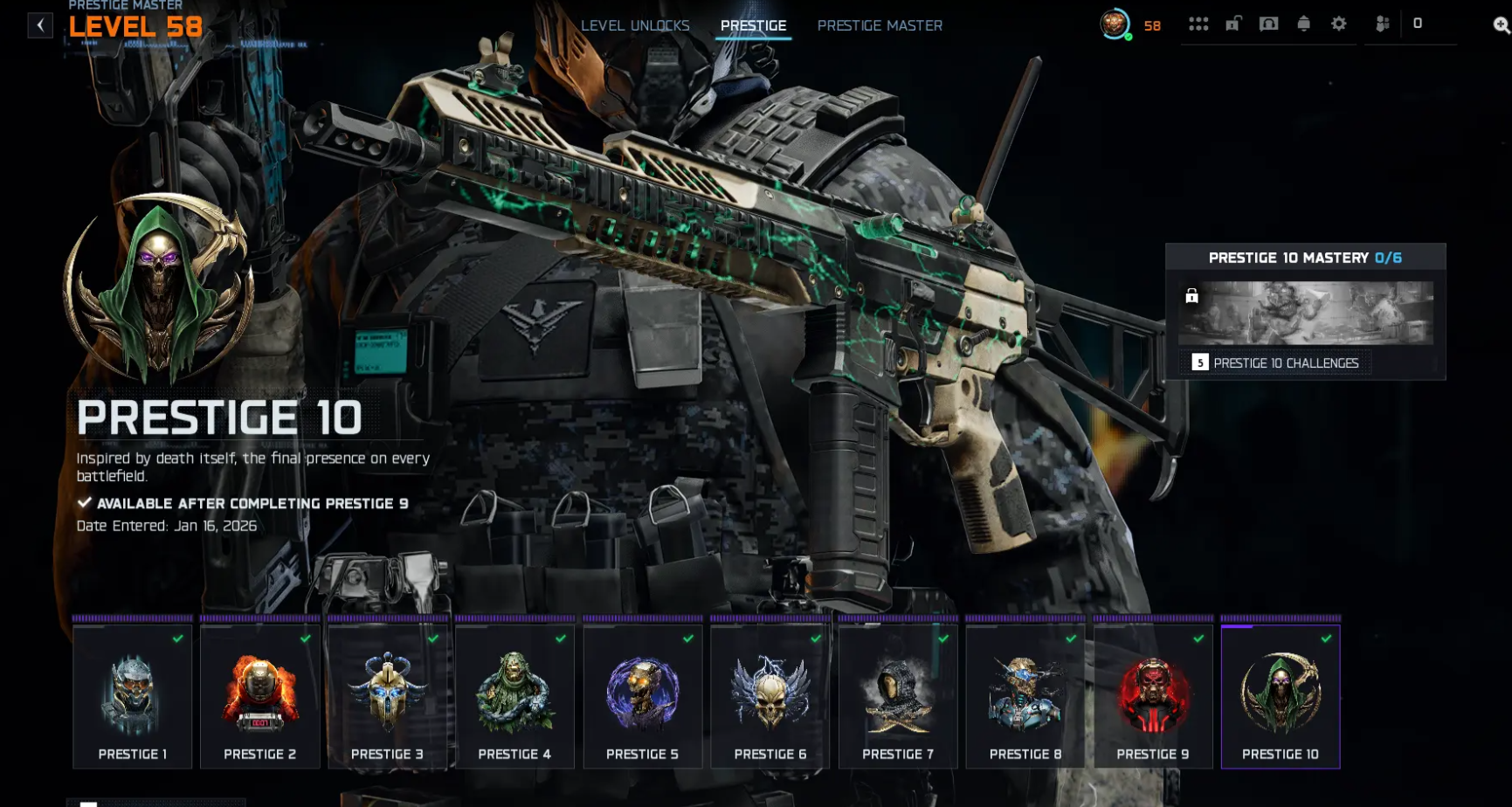Click the unlock padlock icon in the top bar

click(1233, 24)
